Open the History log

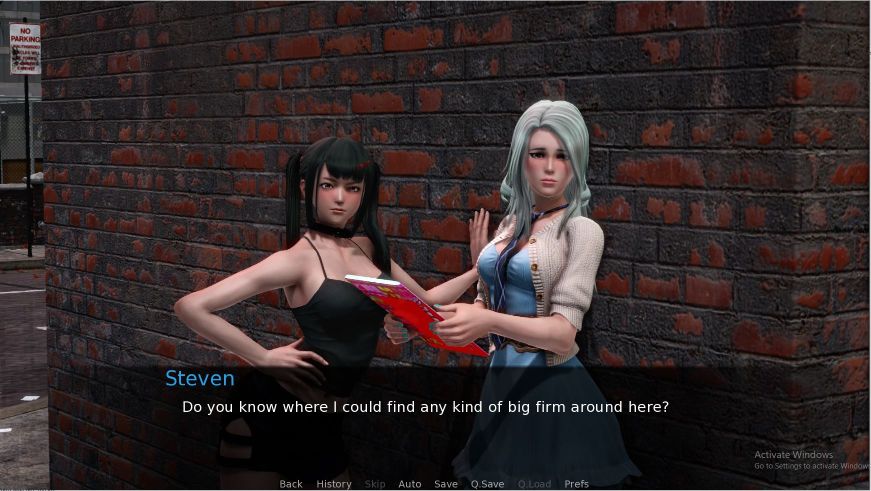[334, 484]
